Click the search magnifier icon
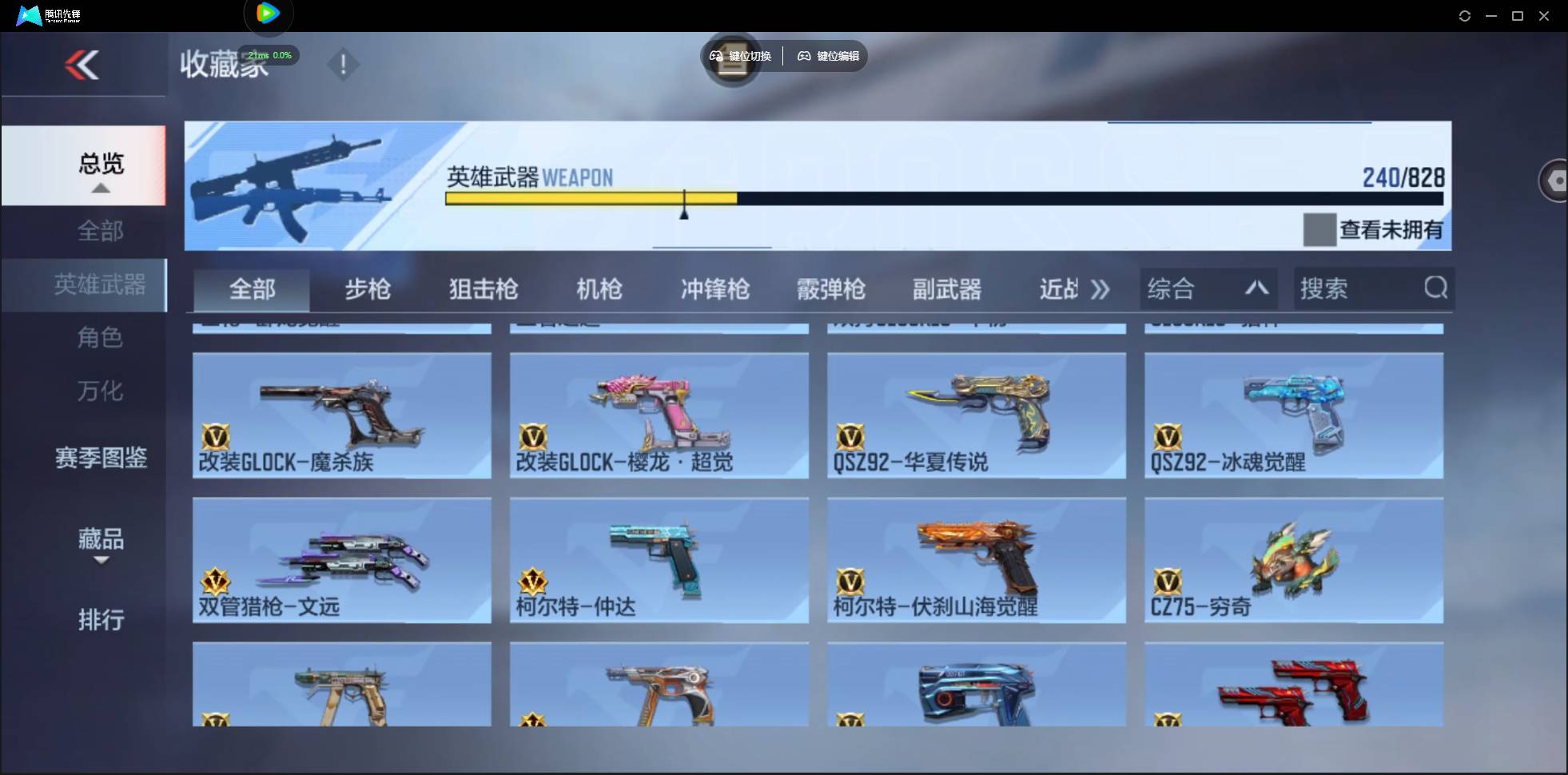Image resolution: width=1568 pixels, height=775 pixels. point(1436,288)
